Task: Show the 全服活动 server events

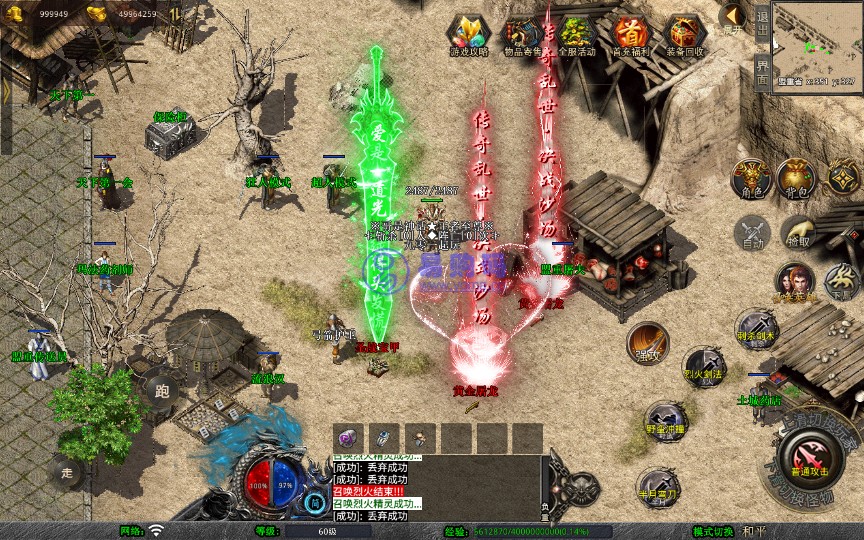Action: (576, 35)
